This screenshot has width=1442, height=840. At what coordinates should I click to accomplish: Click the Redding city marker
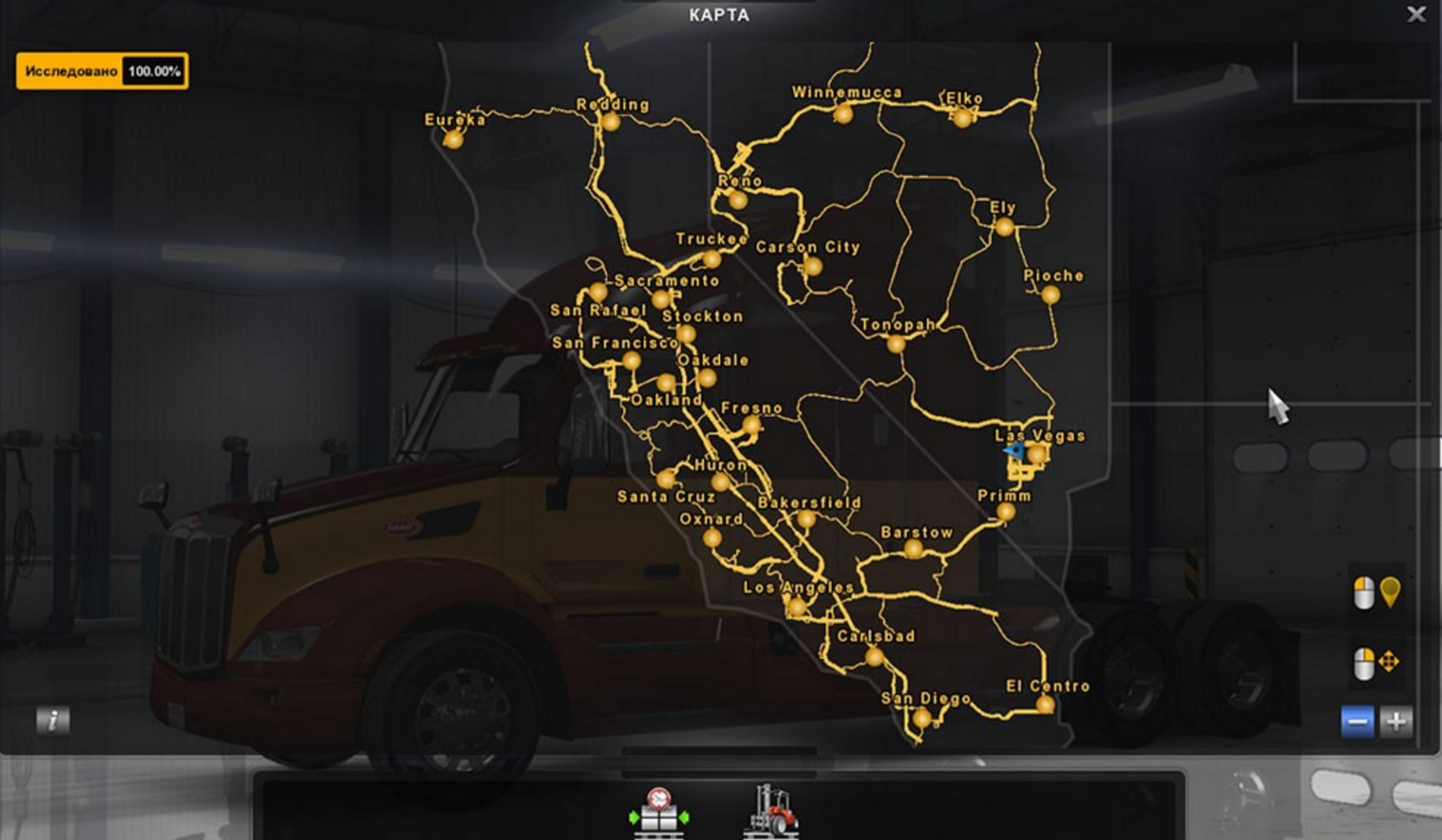[x=612, y=122]
